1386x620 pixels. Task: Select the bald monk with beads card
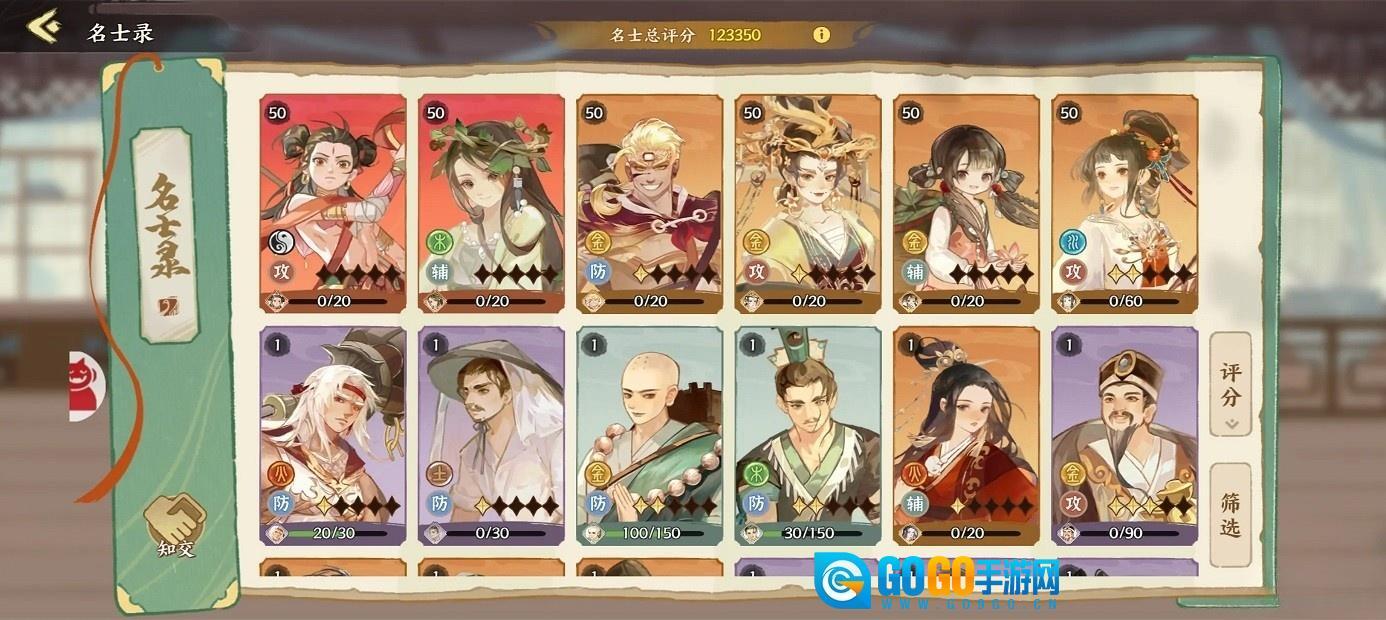pos(649,436)
